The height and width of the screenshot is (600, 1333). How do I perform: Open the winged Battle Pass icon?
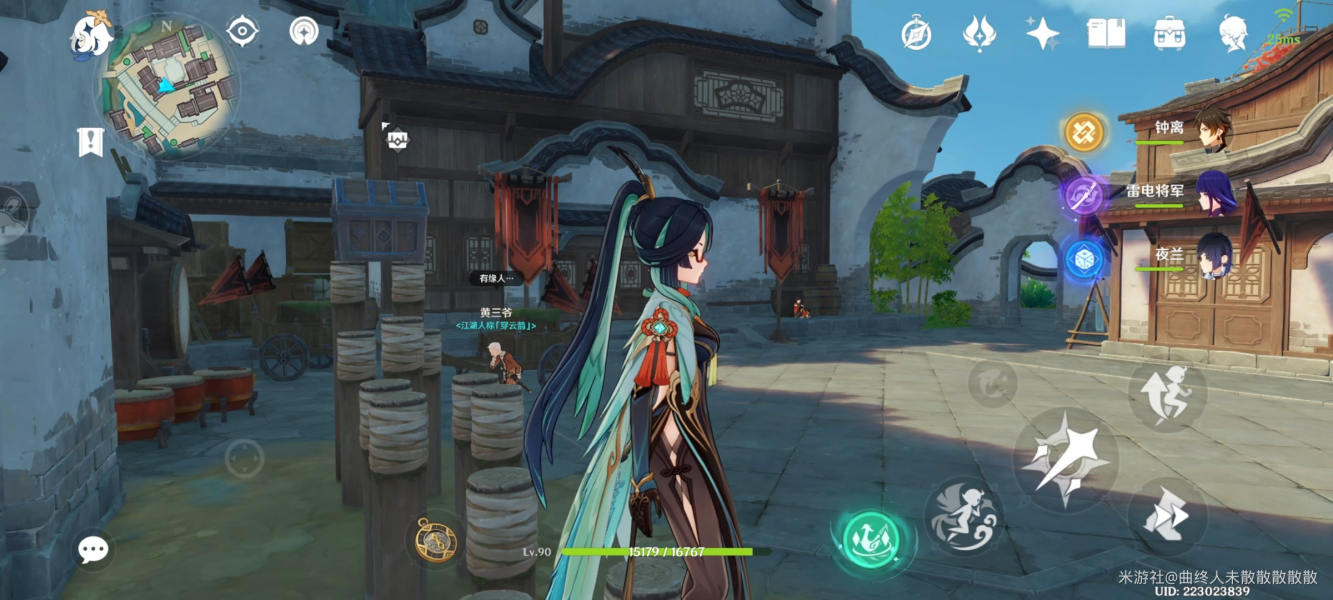[978, 33]
